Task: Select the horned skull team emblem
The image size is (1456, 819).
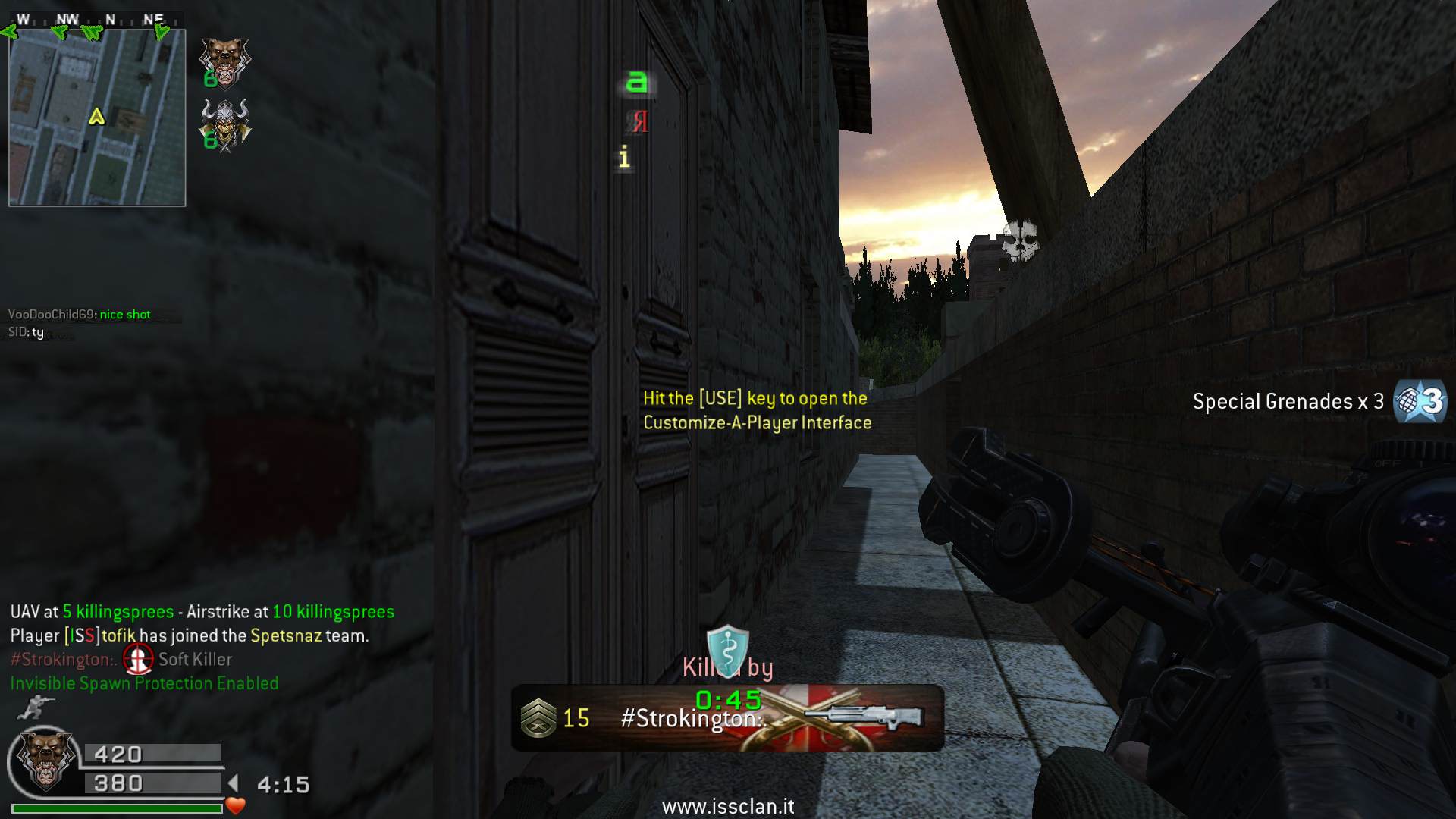Action: (226, 126)
